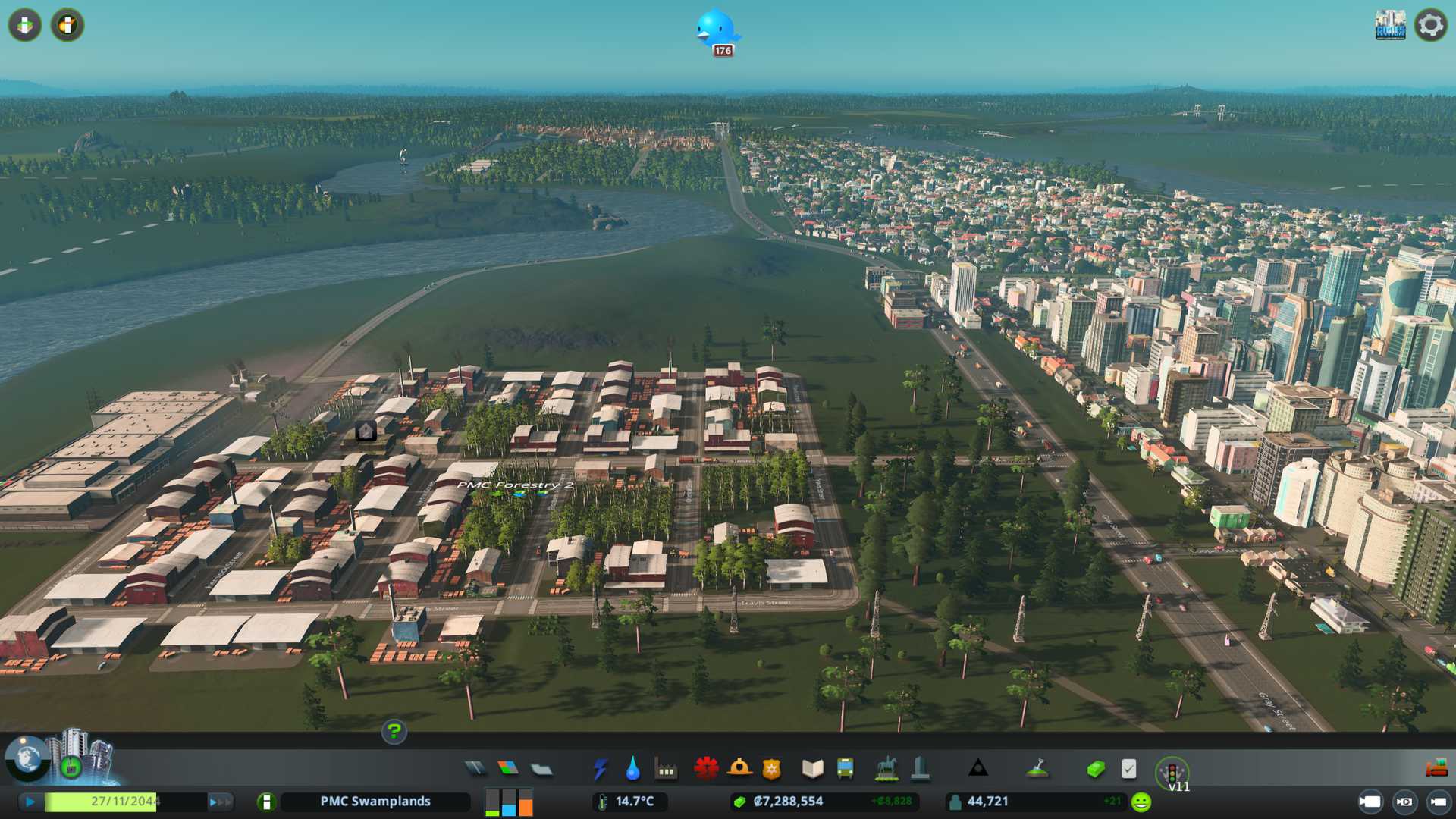This screenshot has height=819, width=1456.
Task: Open the roads build menu
Action: [x=475, y=769]
